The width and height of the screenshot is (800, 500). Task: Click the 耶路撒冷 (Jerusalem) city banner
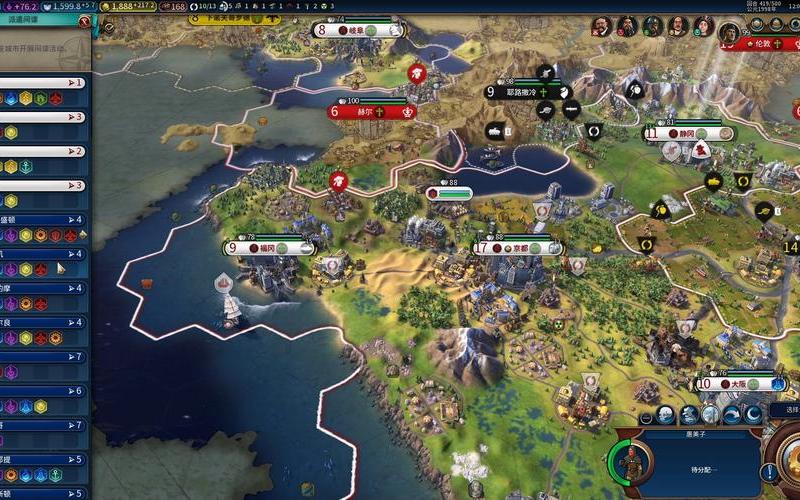click(x=522, y=92)
